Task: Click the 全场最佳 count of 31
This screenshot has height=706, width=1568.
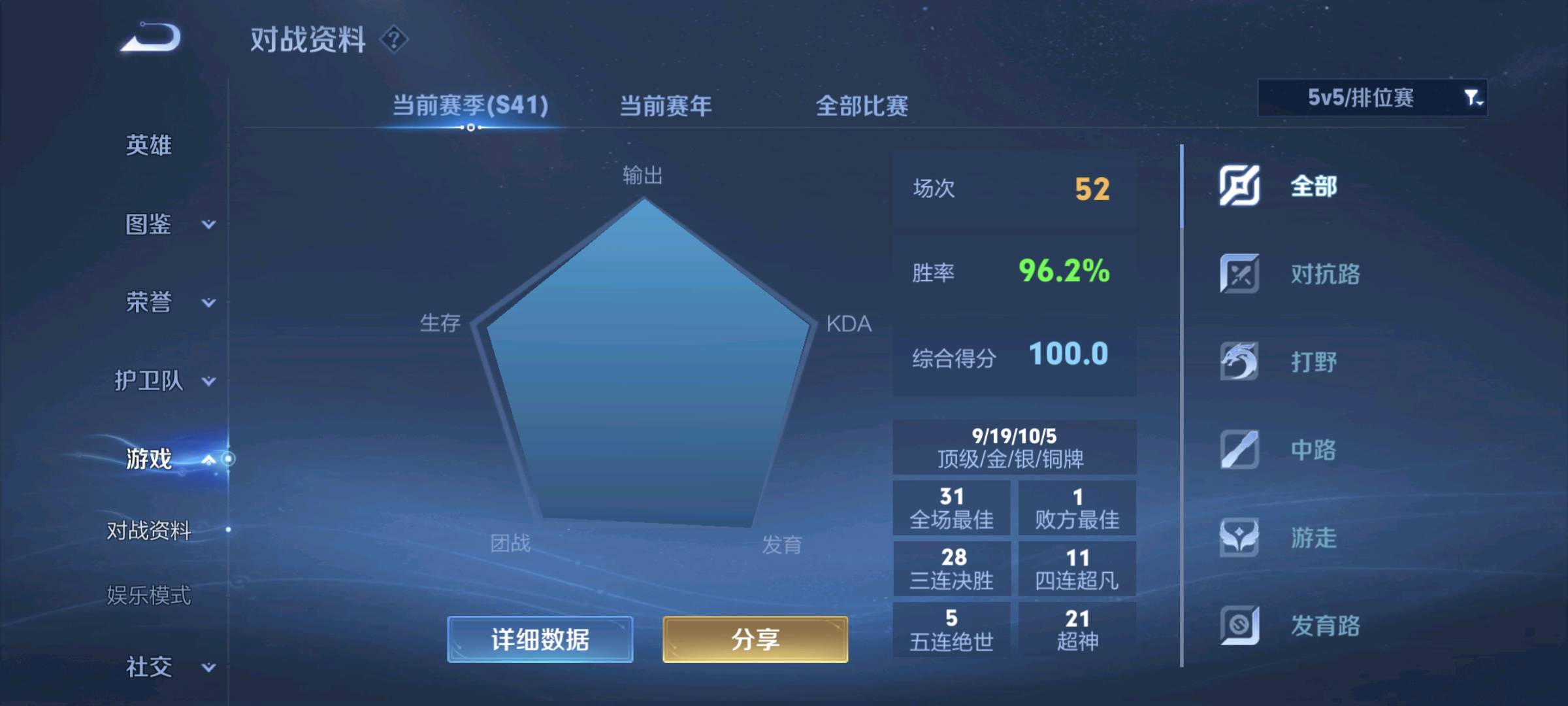Action: [x=953, y=507]
